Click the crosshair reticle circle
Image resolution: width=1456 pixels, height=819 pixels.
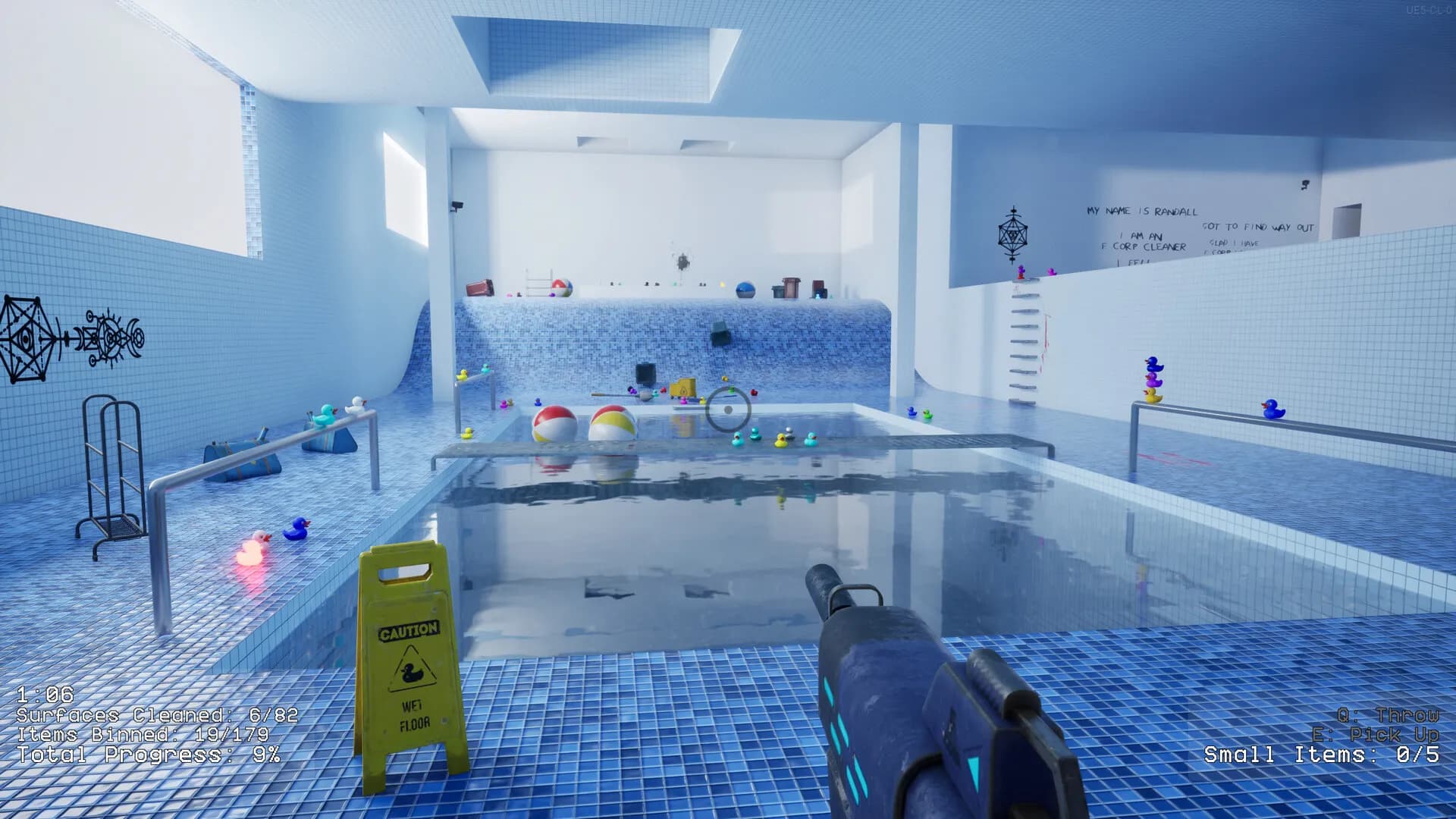pos(727,409)
